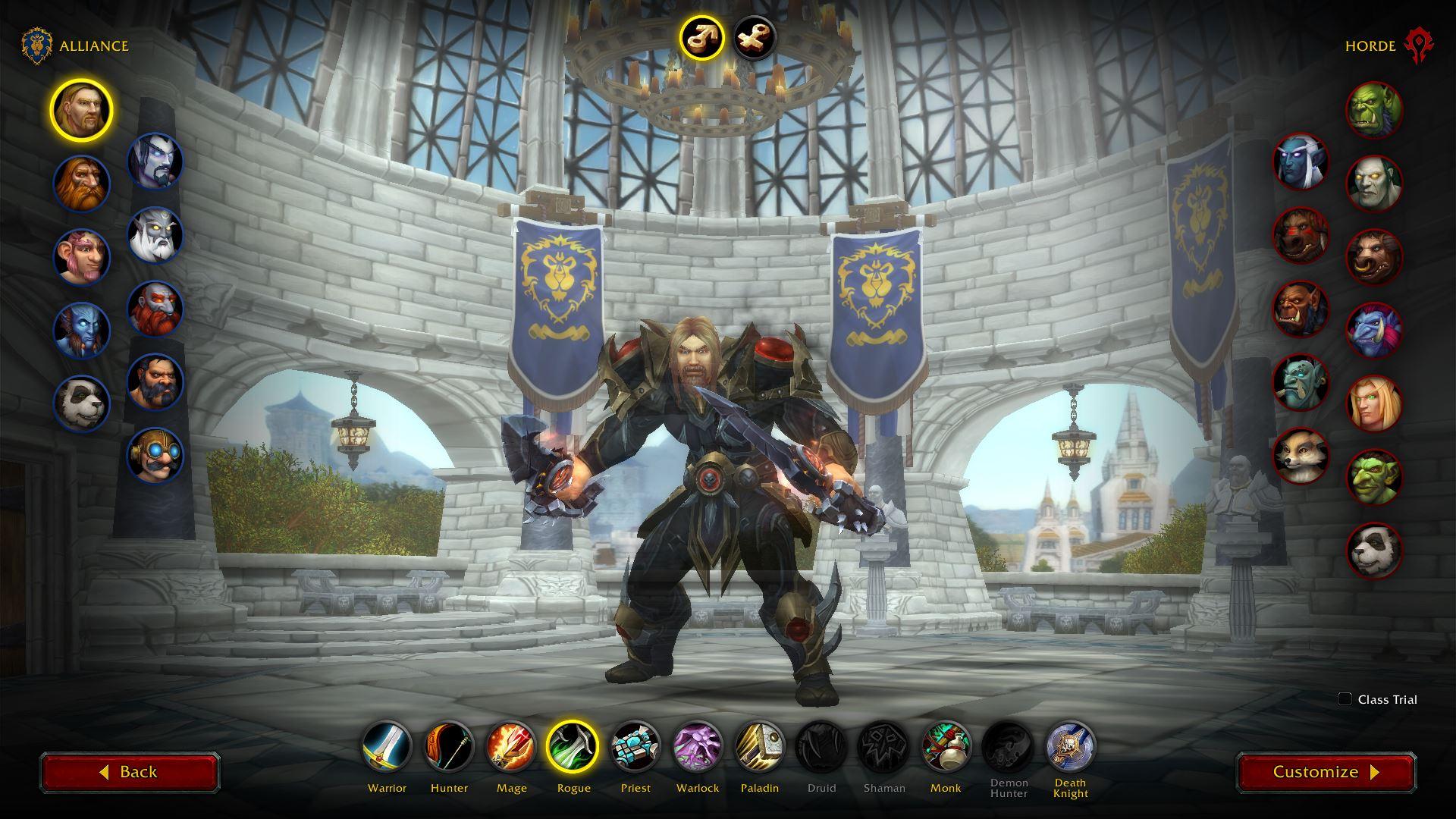Proceed with the Customize button
Screen dimensions: 1456x819
coord(1326,772)
